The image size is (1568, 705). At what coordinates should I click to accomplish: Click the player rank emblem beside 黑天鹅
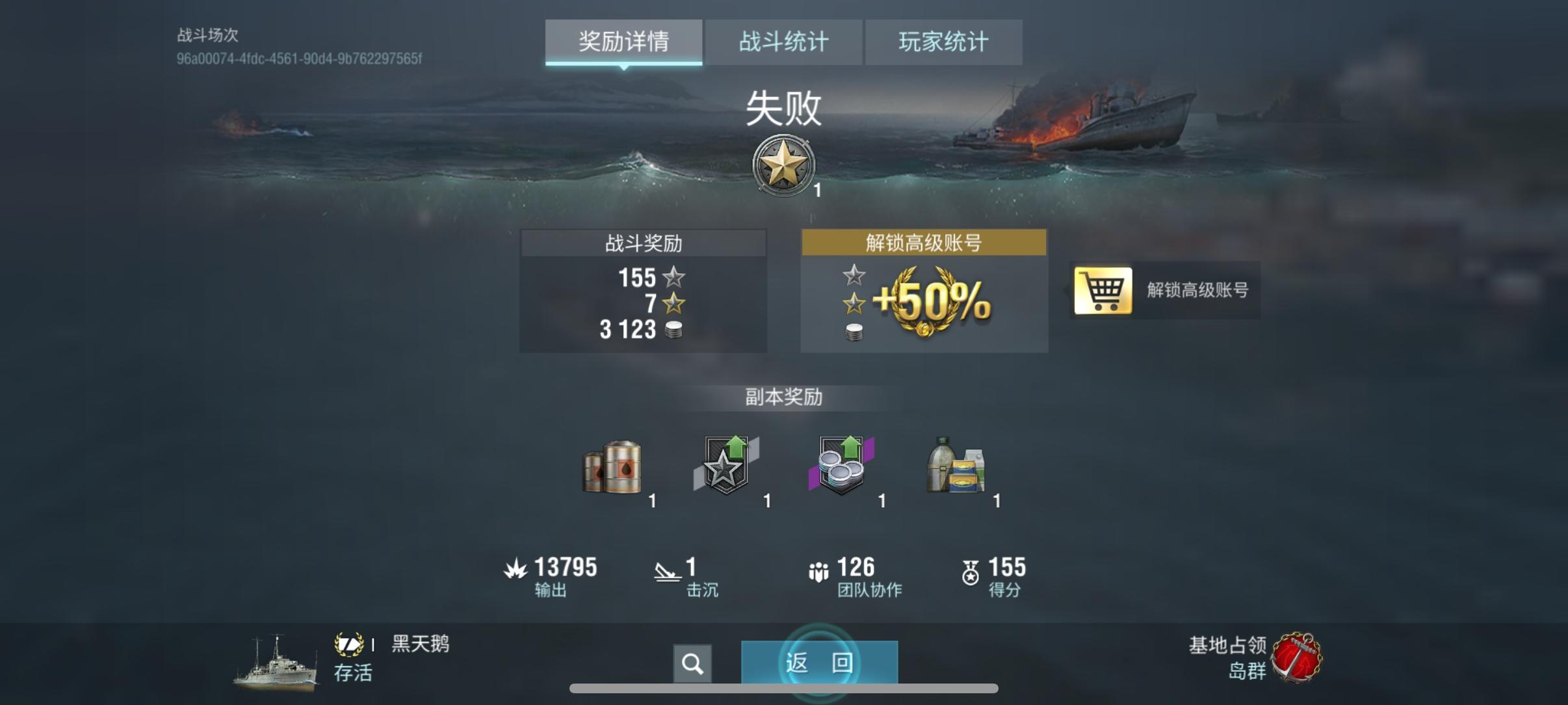349,644
